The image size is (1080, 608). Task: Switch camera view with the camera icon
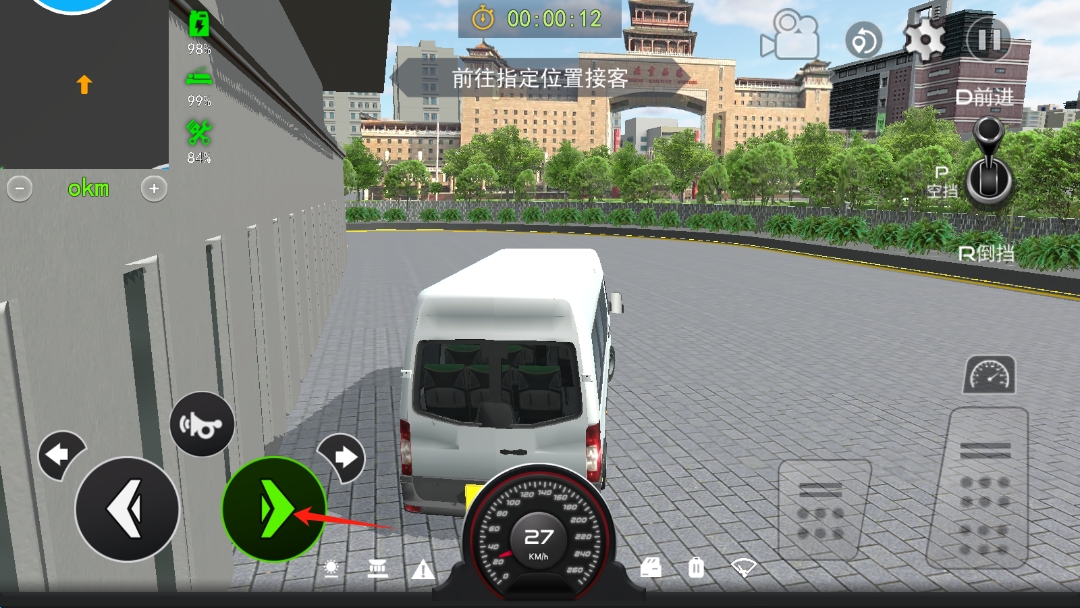(789, 36)
